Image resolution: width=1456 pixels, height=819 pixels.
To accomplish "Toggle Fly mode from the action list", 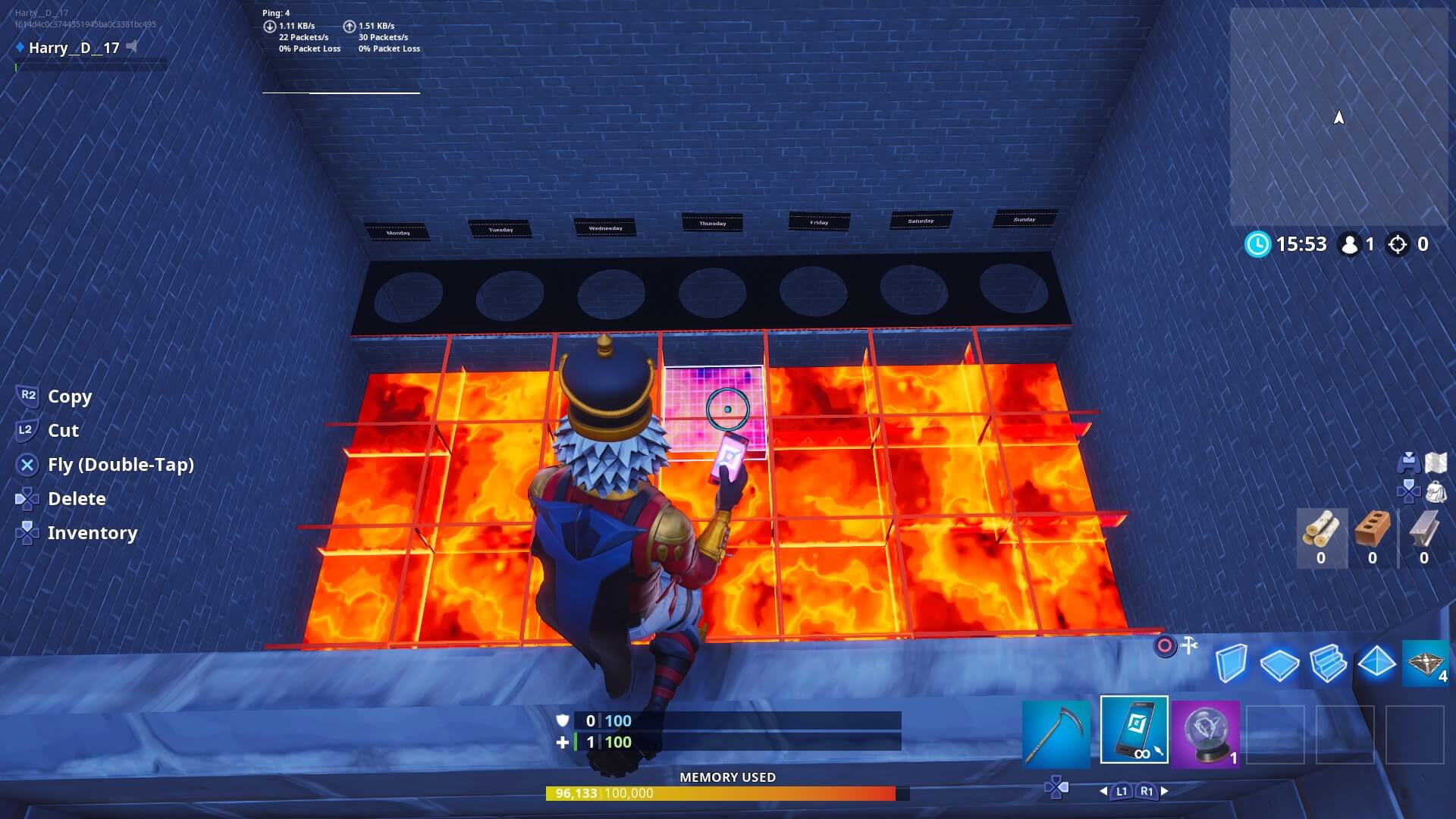I will point(121,464).
